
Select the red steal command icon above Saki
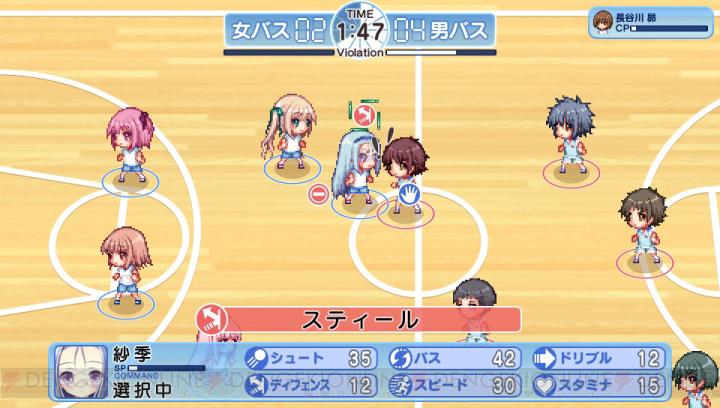point(365,114)
